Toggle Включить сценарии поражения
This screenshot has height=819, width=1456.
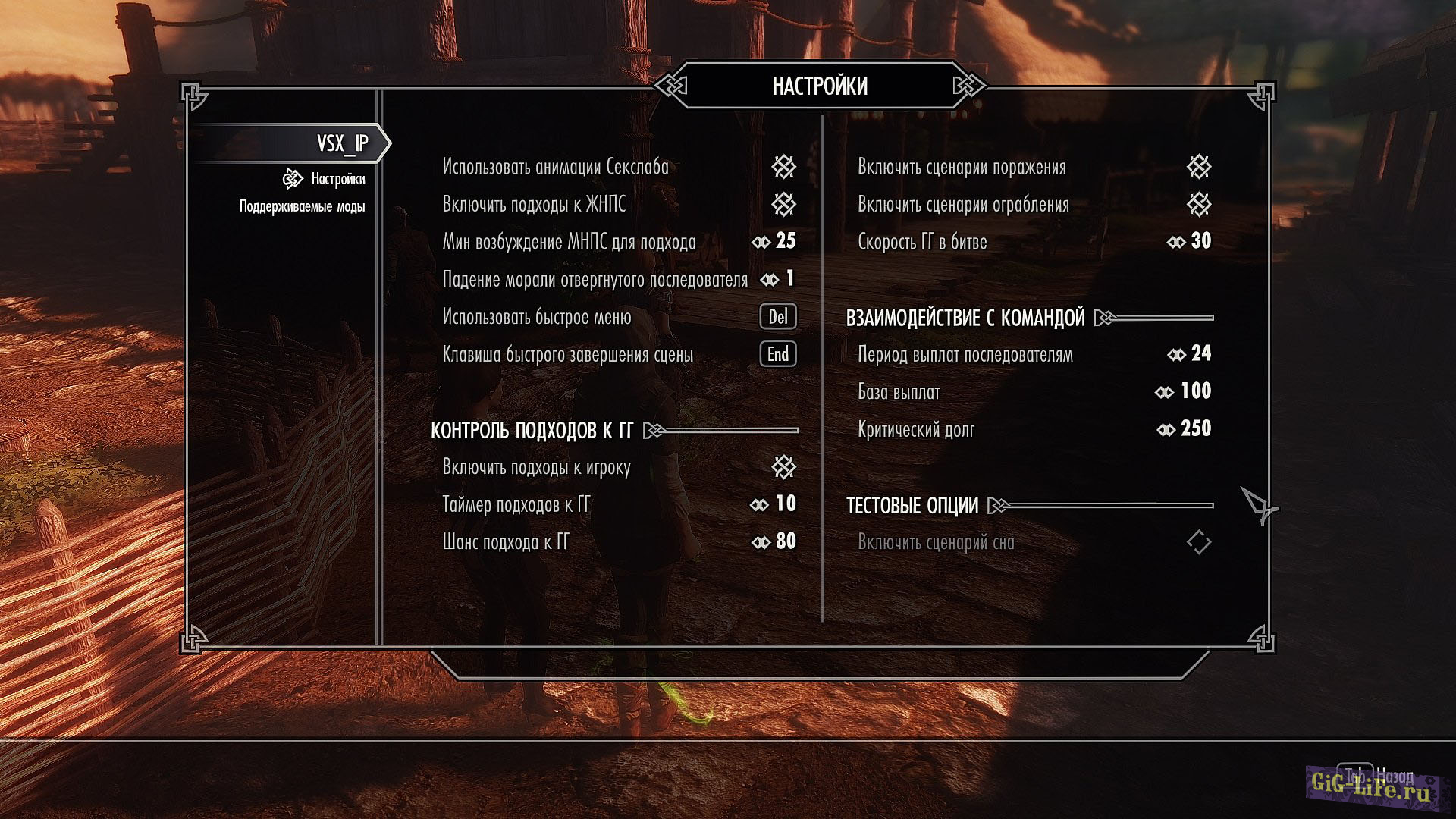tap(1199, 167)
